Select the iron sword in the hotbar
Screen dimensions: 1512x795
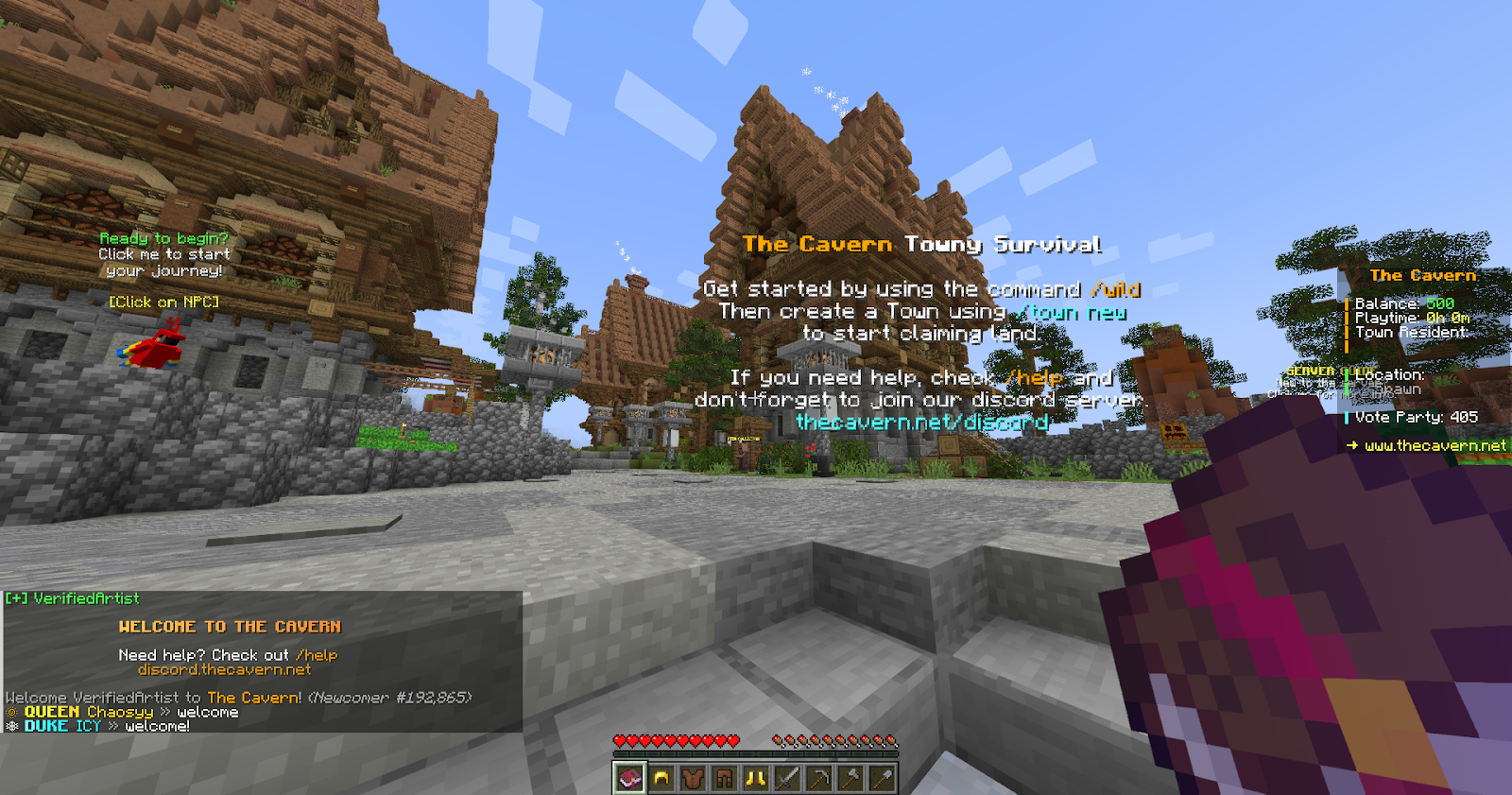coord(785,778)
